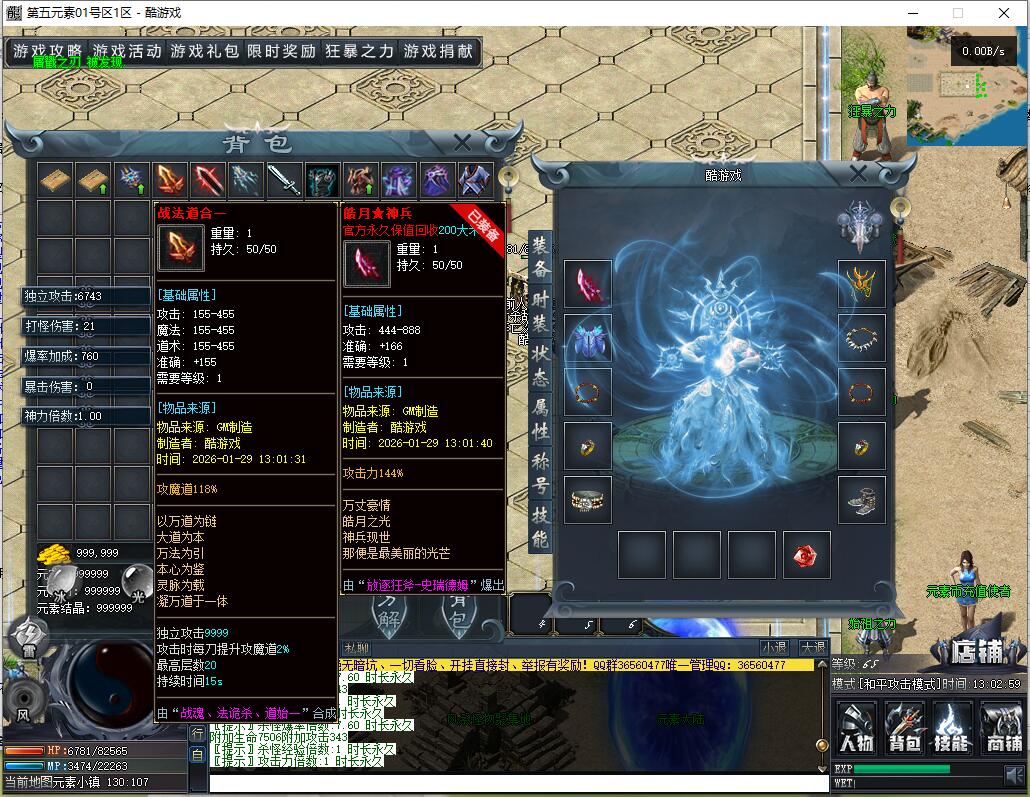1030x797 pixels.
Task: Minimize the game window
Action: pos(911,13)
